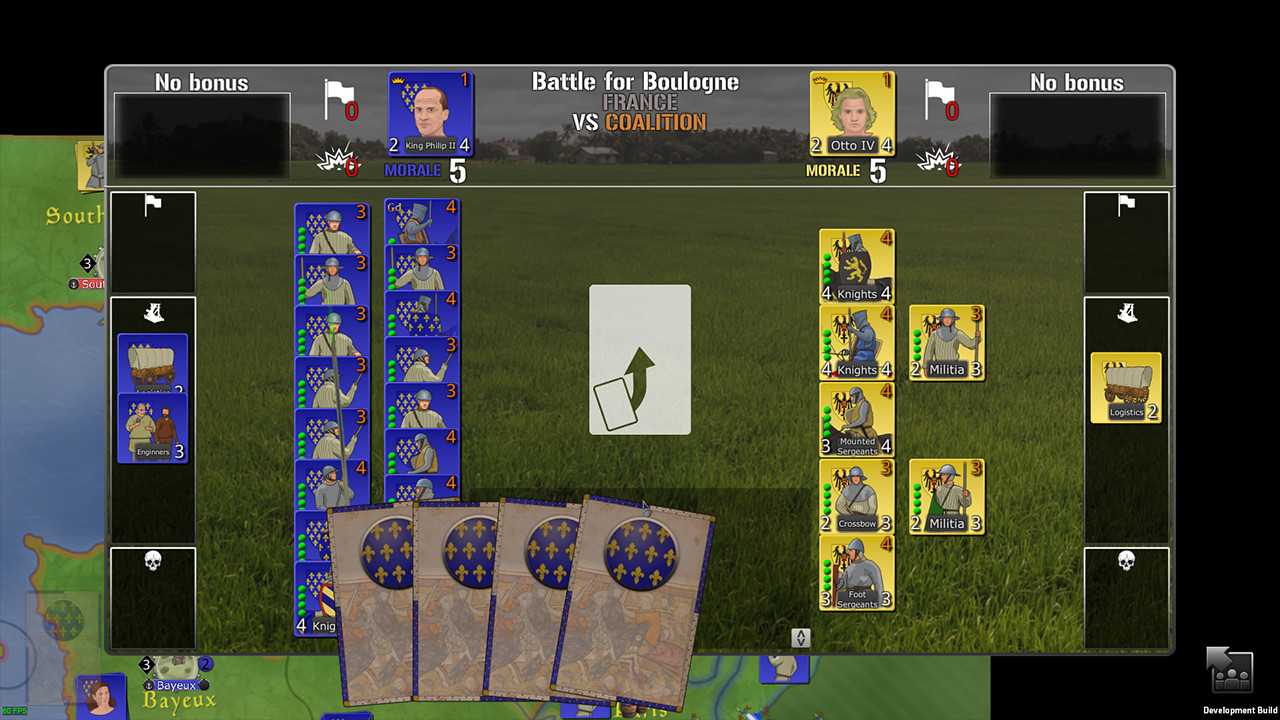Click the ship icon above the Logistics card
This screenshot has height=720, width=1280.
[1126, 313]
